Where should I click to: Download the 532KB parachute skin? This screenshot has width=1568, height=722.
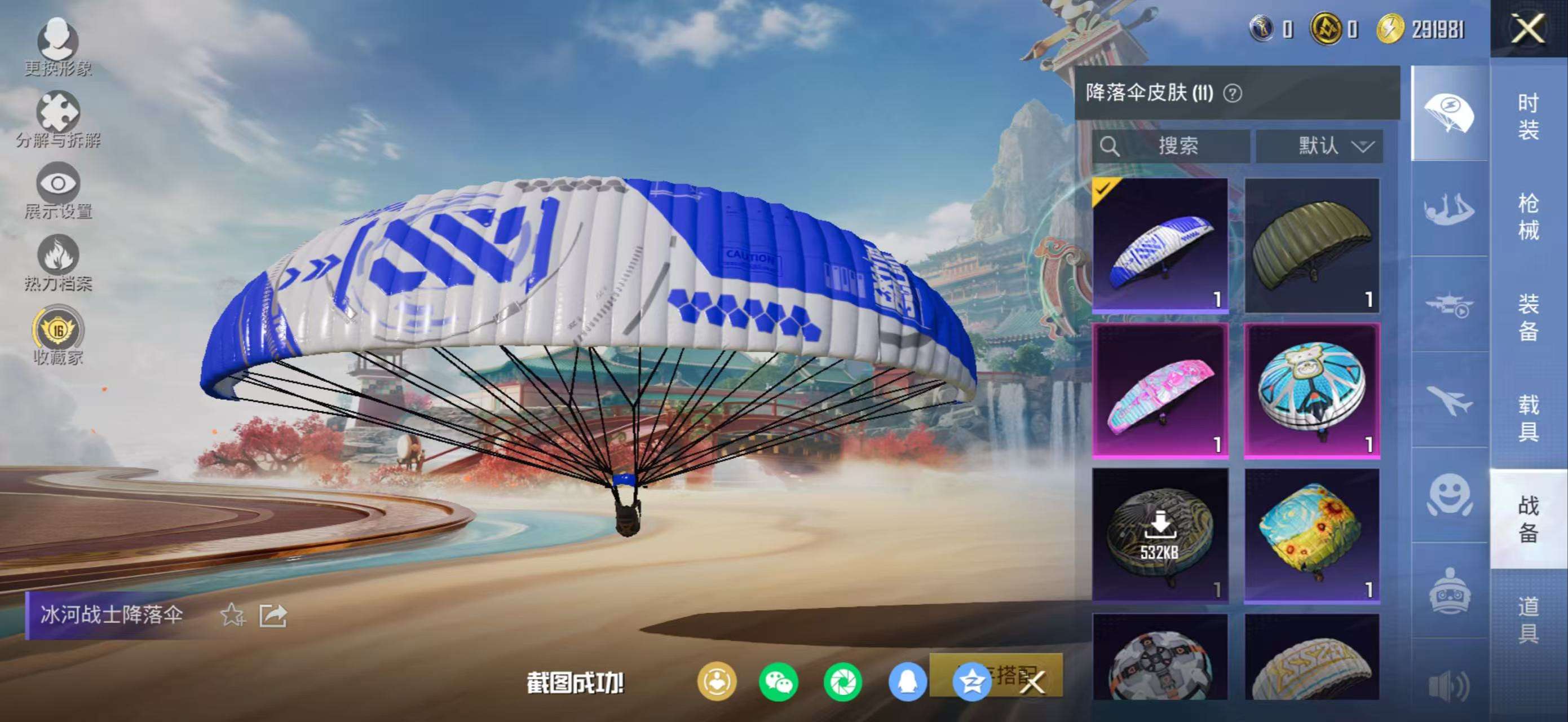[x=1160, y=535]
